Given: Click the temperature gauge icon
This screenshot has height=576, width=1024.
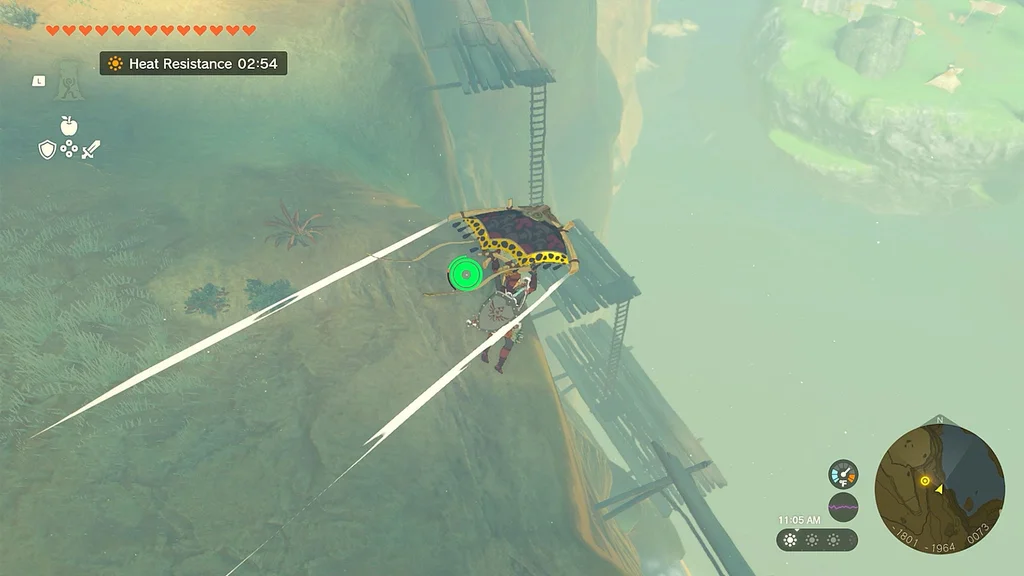Looking at the screenshot, I should point(843,473).
